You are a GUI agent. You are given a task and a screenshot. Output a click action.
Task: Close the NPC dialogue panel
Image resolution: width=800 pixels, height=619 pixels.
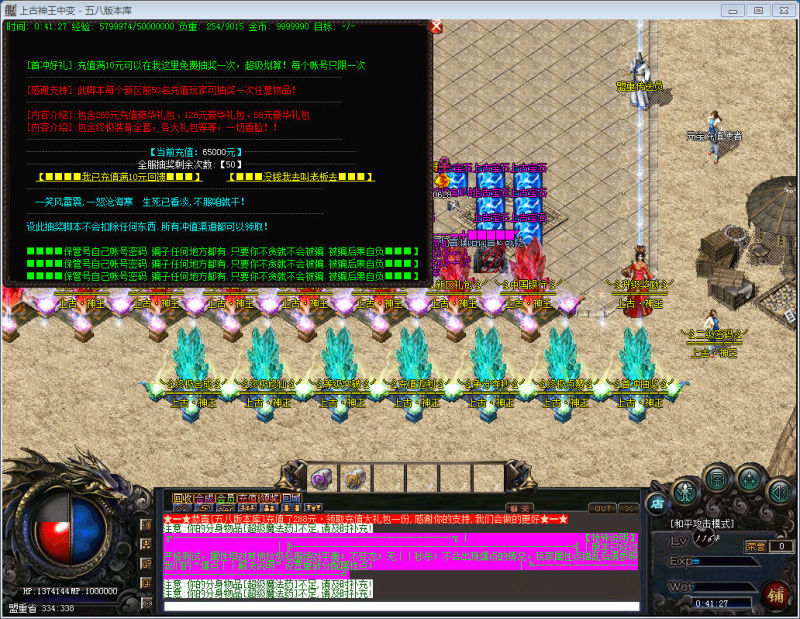(x=436, y=27)
